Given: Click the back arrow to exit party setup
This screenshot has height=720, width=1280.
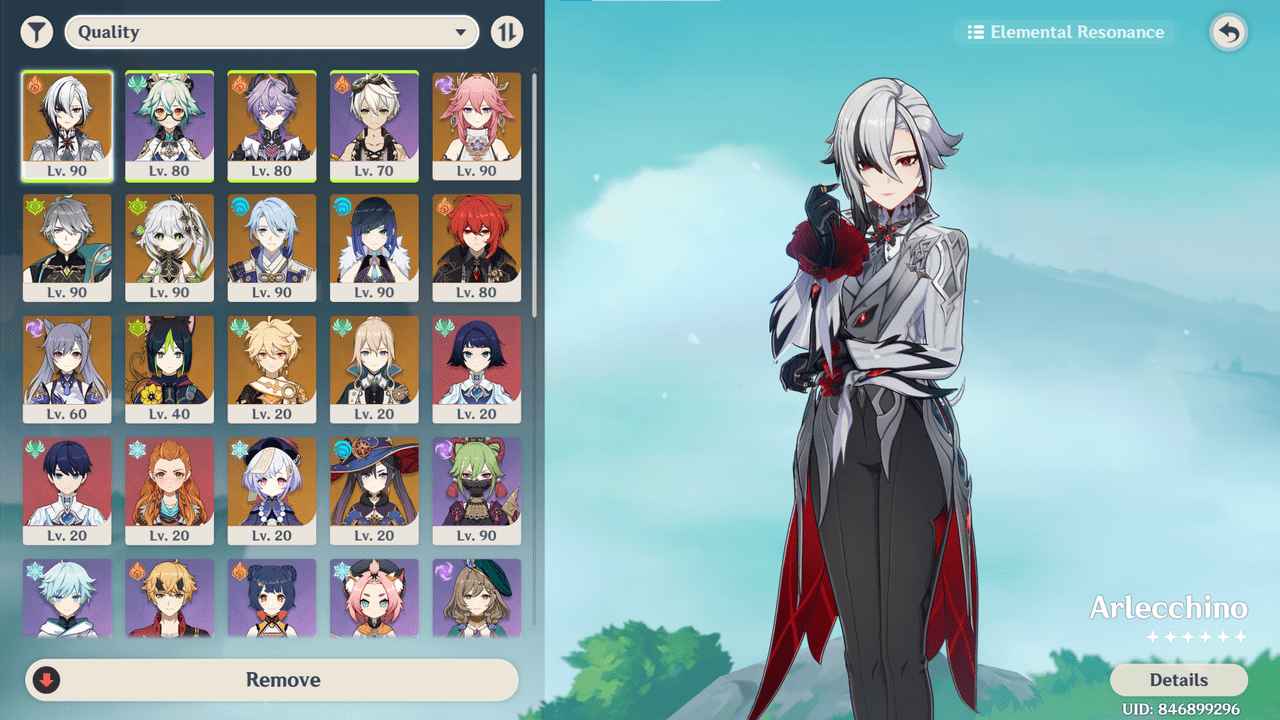Looking at the screenshot, I should coord(1228,31).
